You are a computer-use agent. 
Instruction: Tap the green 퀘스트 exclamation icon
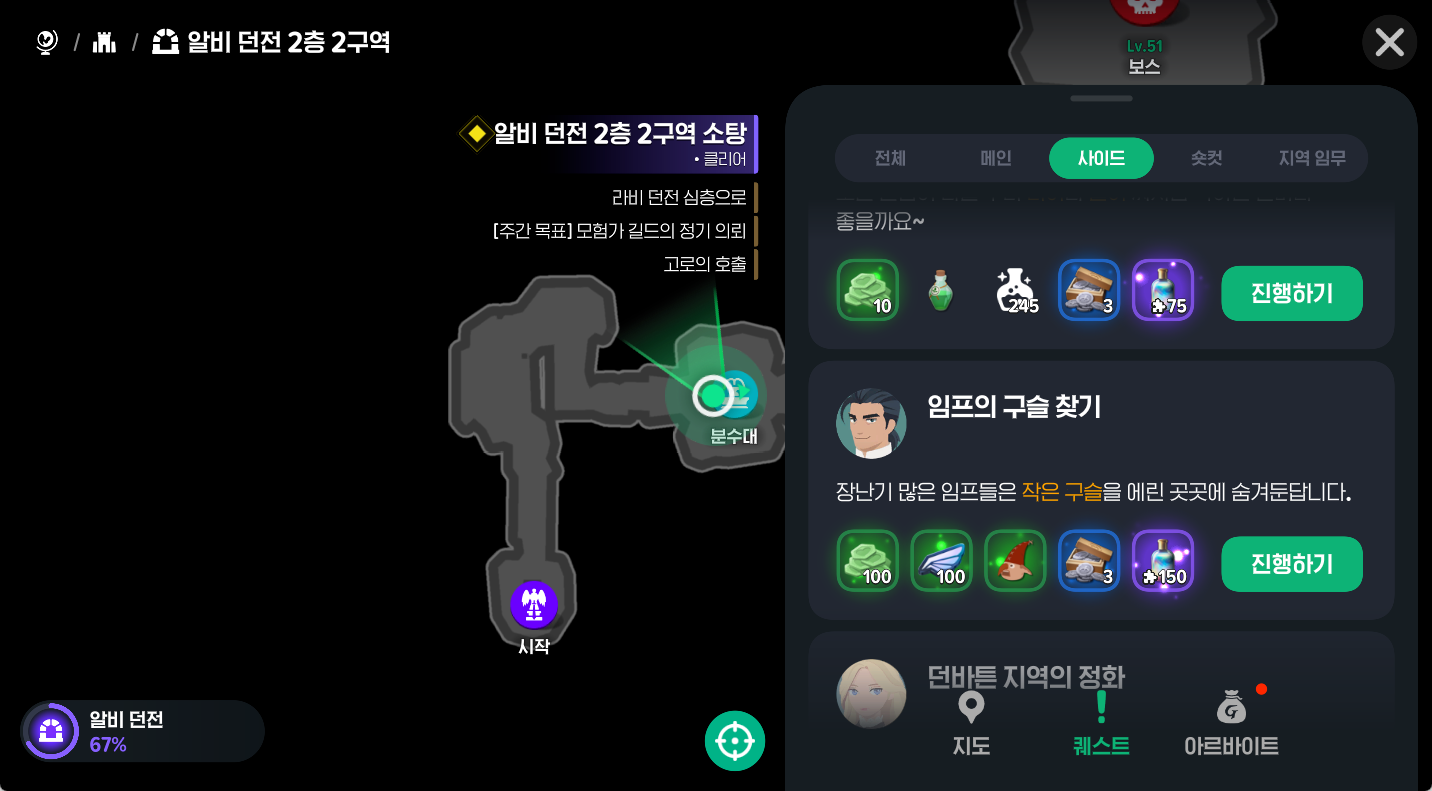pyautogui.click(x=1101, y=707)
